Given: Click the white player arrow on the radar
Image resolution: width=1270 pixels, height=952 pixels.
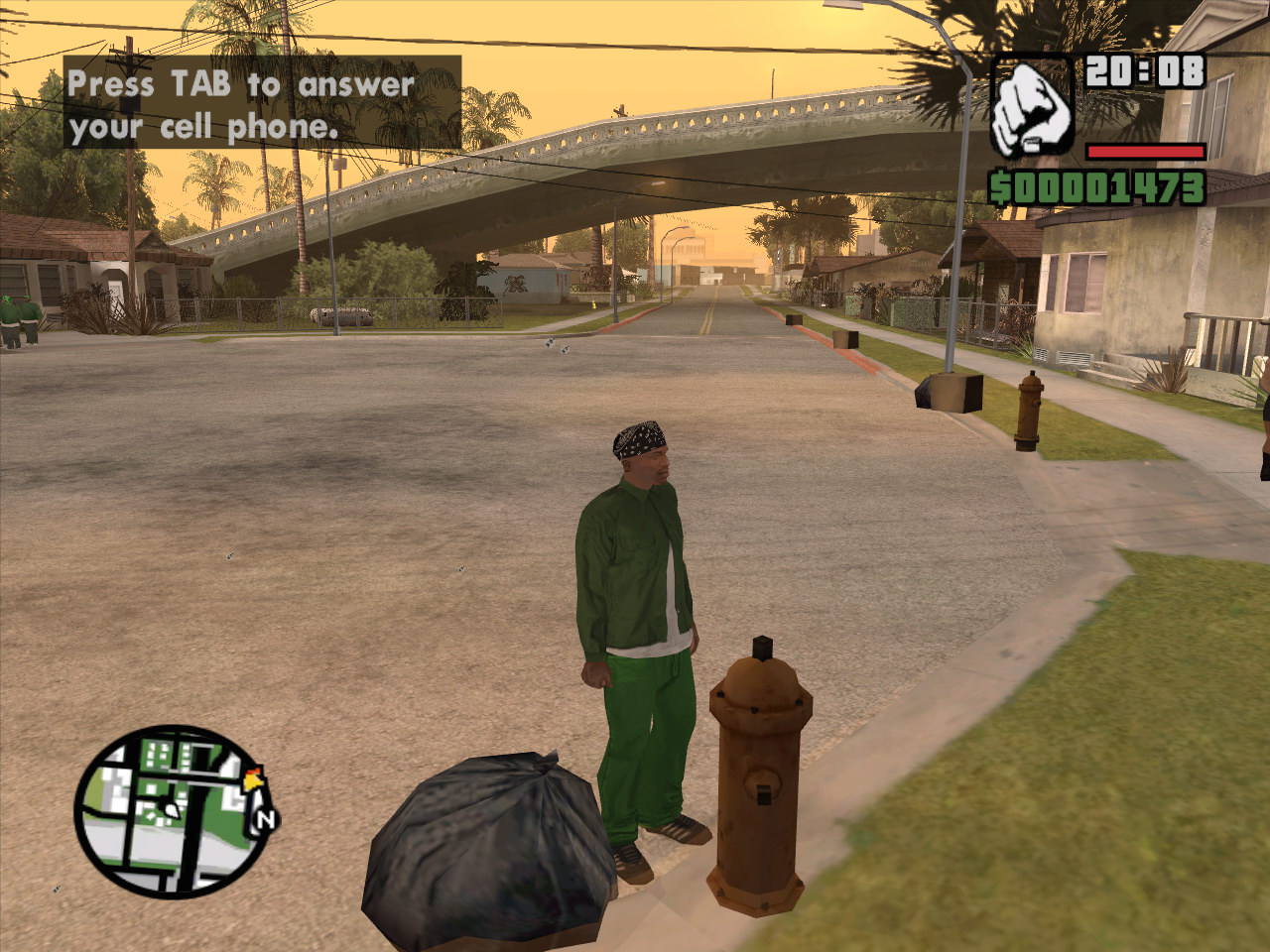Looking at the screenshot, I should point(172,810).
